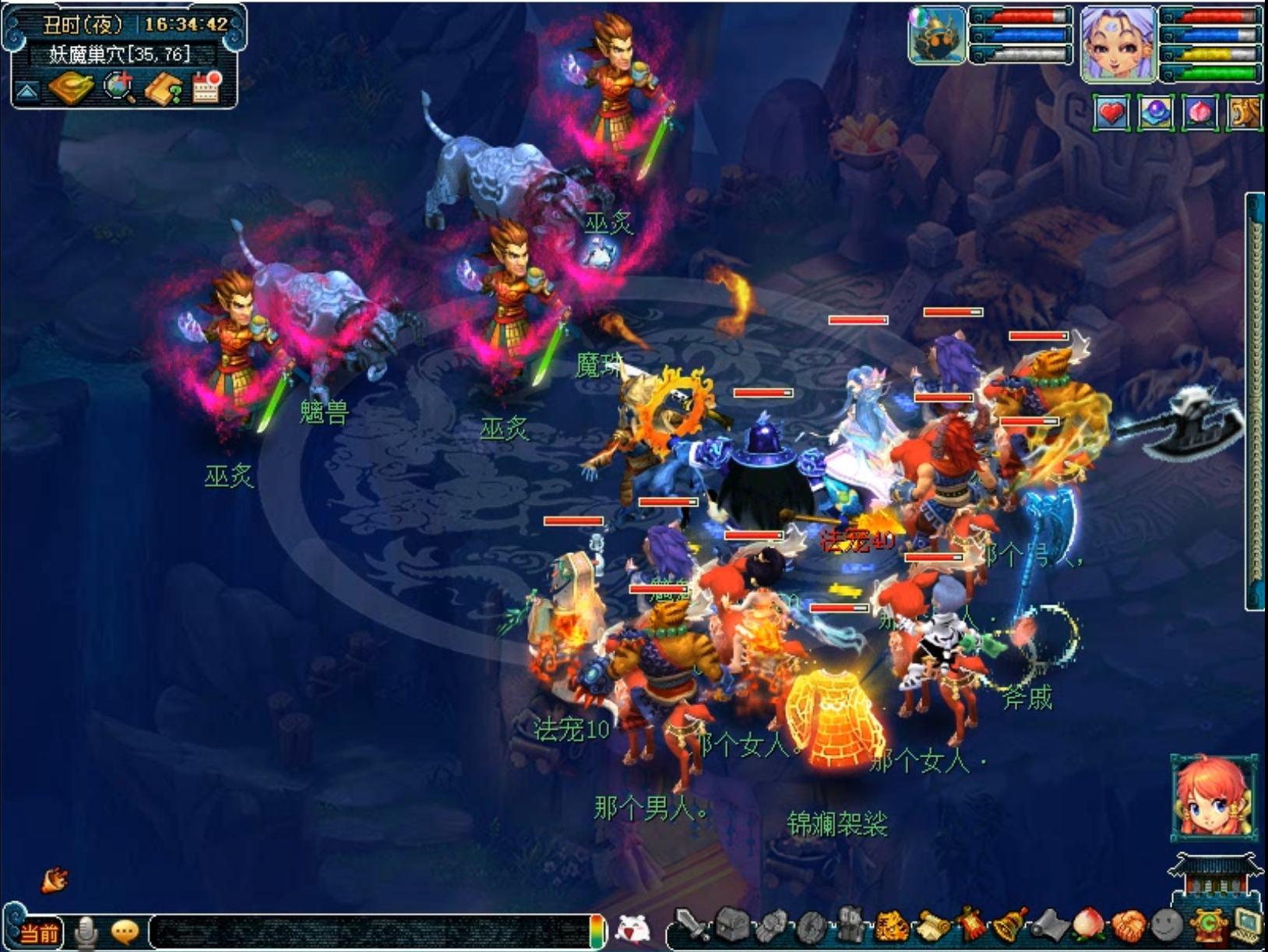Open the parchment scroll quest icon
This screenshot has width=1268, height=952.
tap(932, 927)
